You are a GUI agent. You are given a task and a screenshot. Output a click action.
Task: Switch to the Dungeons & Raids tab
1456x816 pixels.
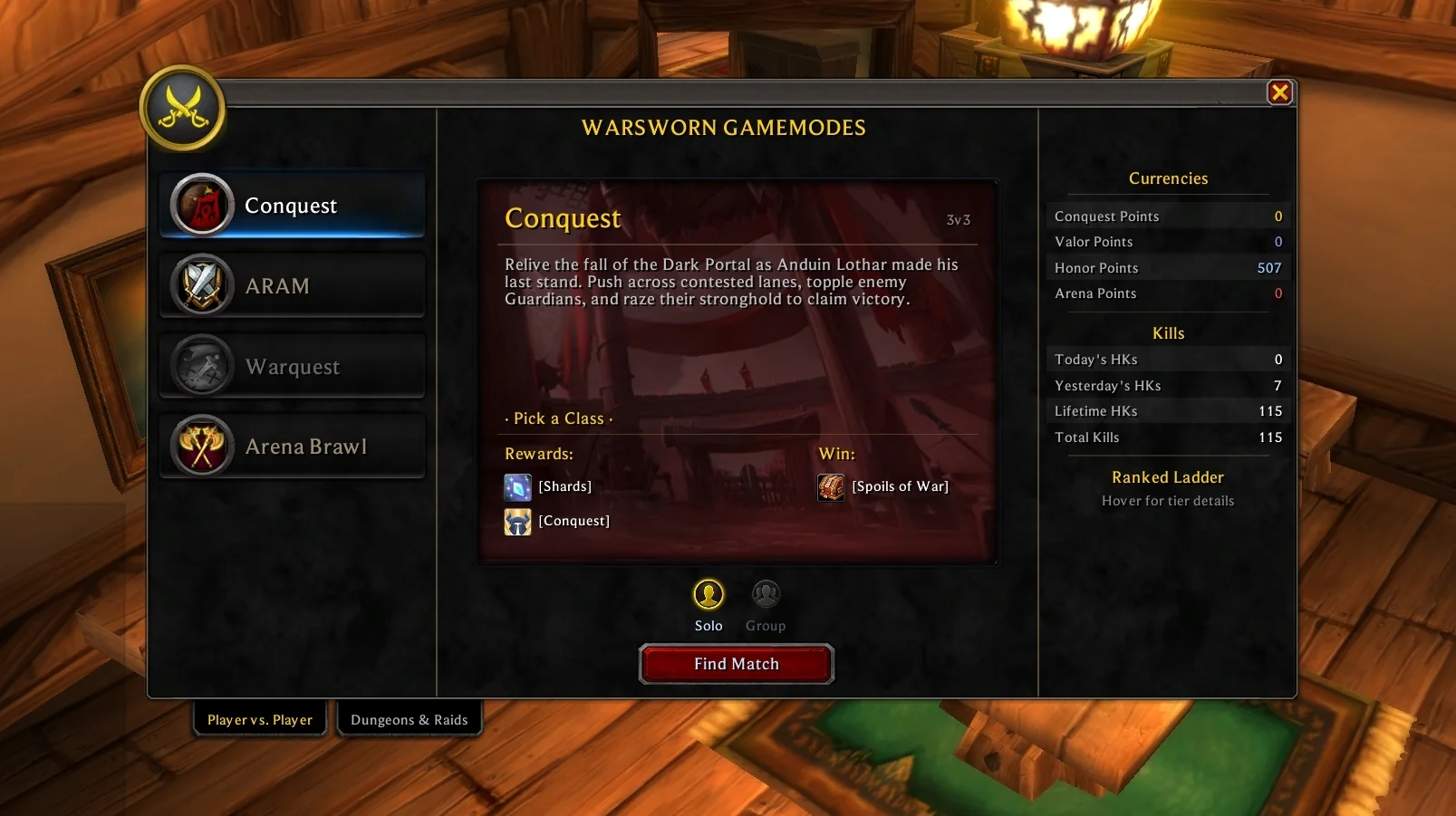(410, 719)
